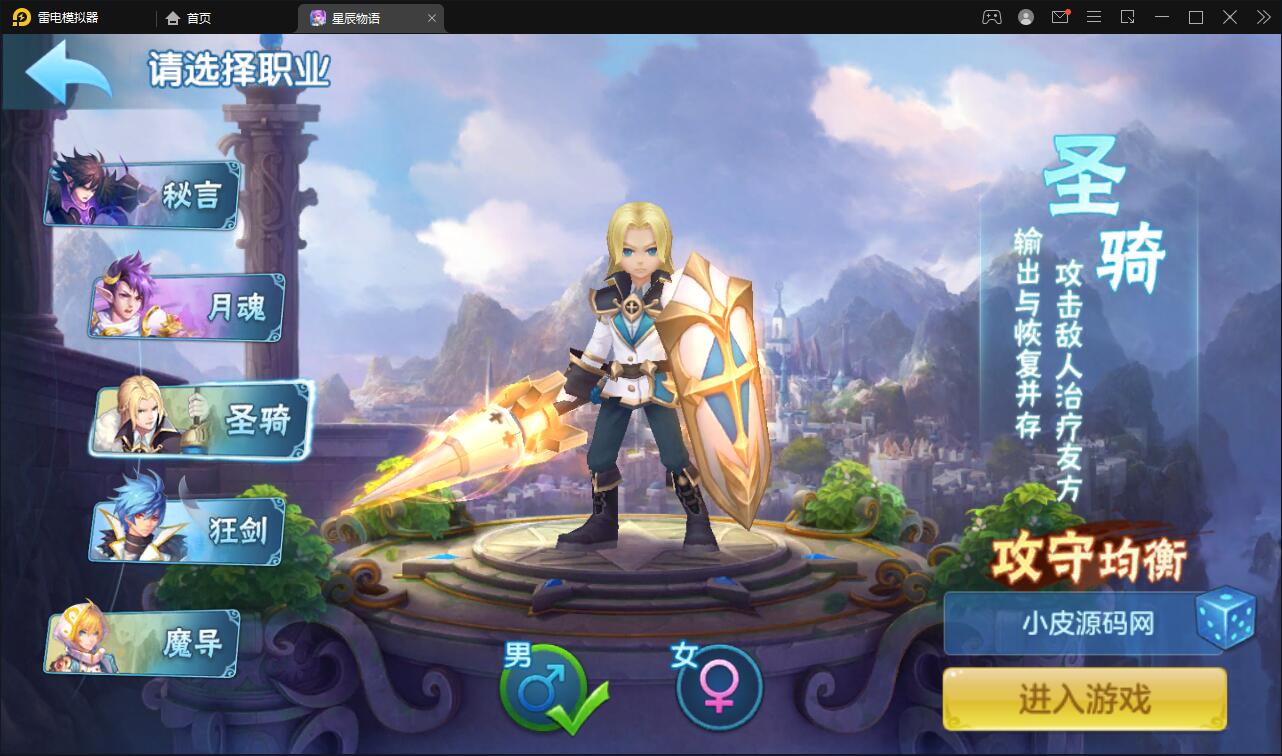Click the gamepad icon in the title bar

tap(992, 17)
